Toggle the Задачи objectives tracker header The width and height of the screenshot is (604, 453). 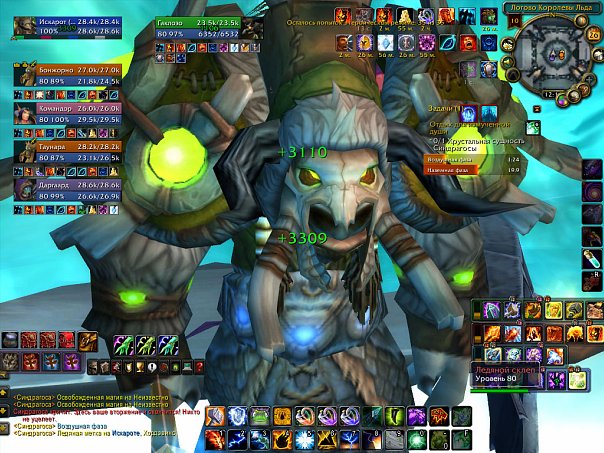point(441,108)
